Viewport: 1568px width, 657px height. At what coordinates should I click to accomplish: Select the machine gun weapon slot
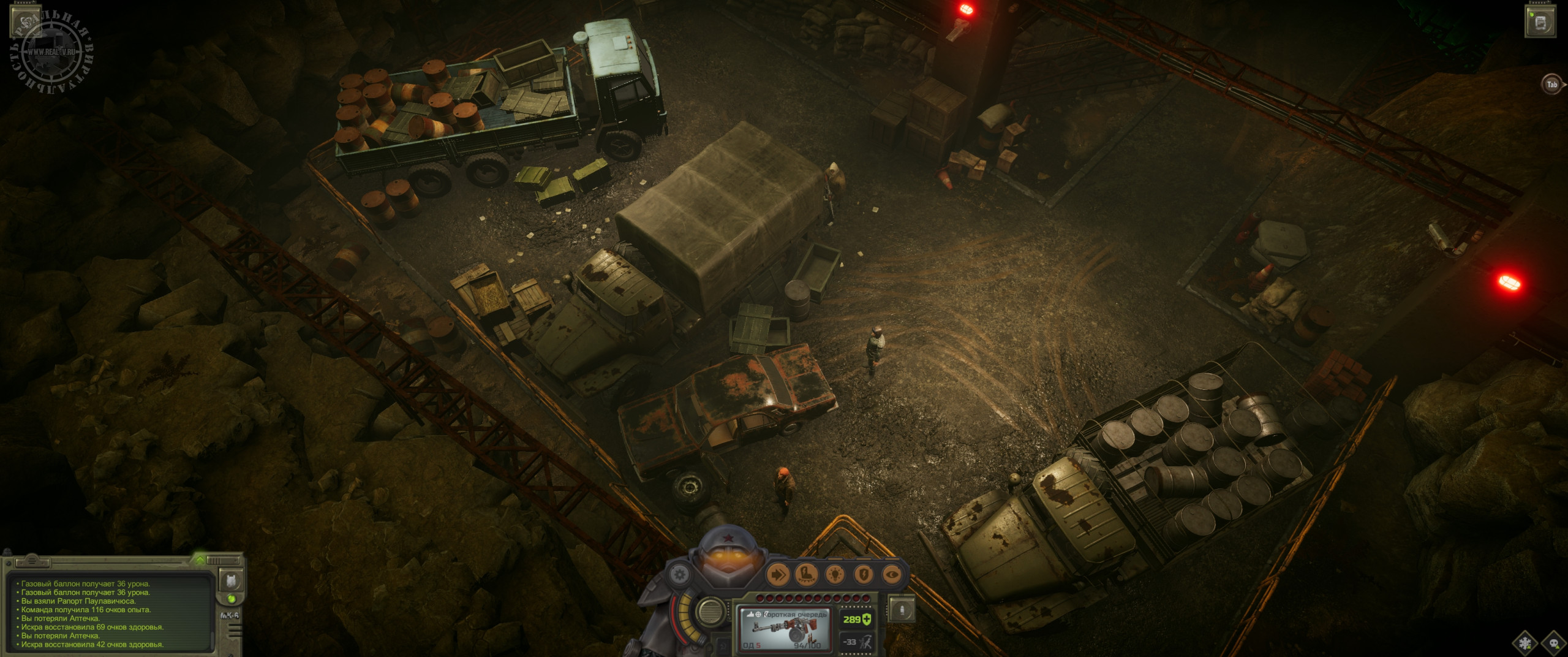786,629
